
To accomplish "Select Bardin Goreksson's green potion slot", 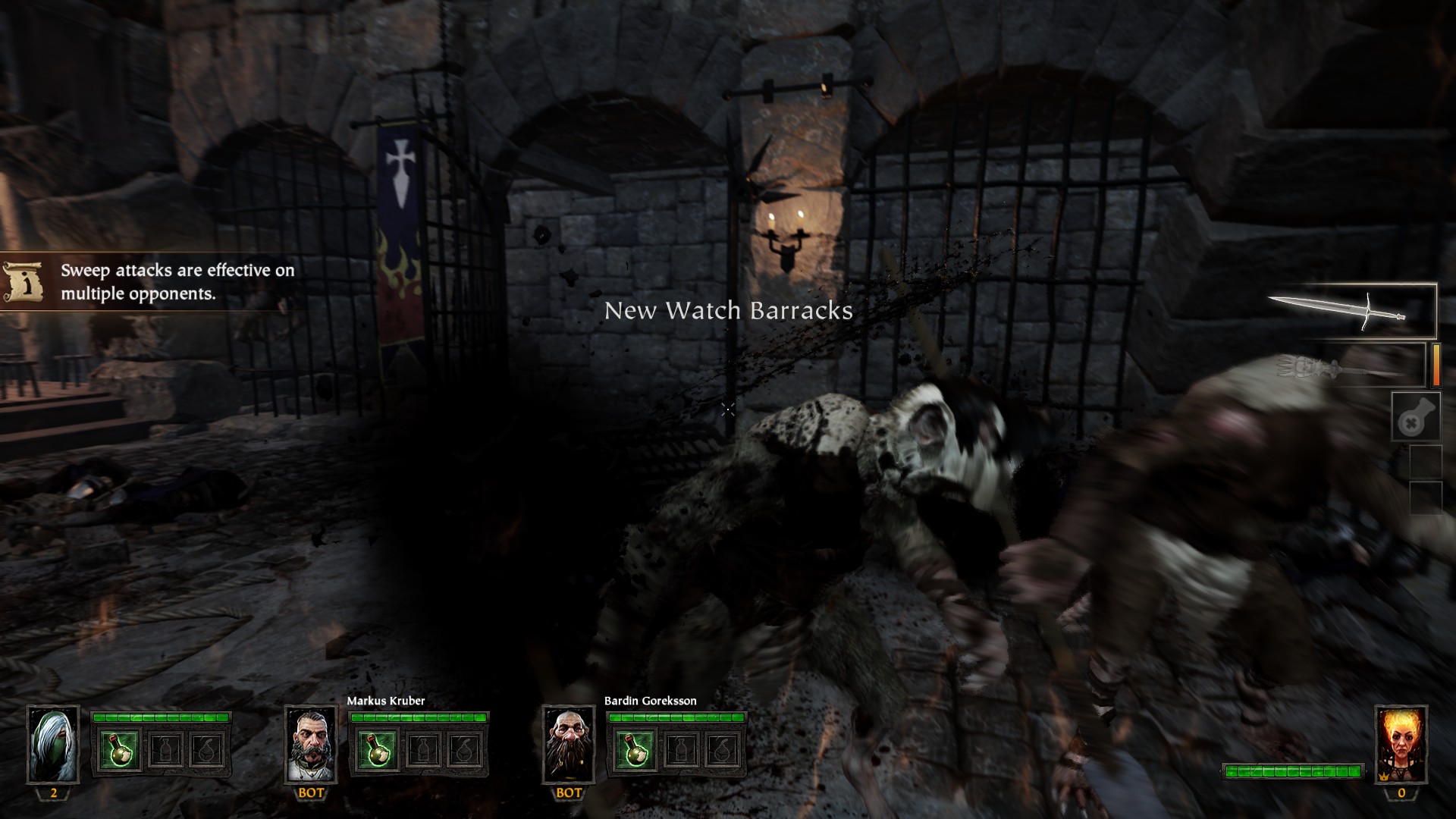I will pyautogui.click(x=635, y=750).
